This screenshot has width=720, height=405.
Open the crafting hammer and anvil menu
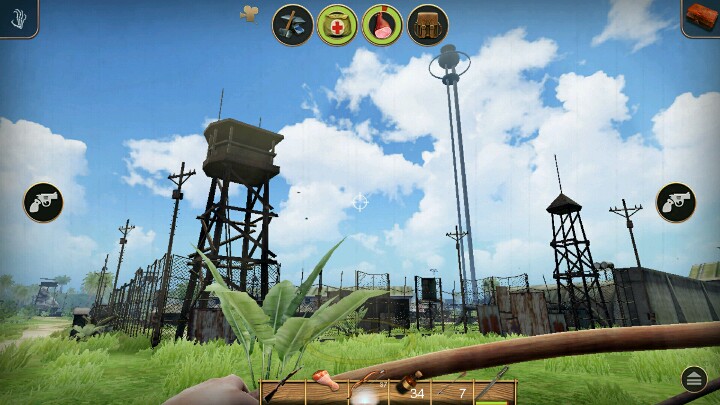pyautogui.click(x=293, y=25)
